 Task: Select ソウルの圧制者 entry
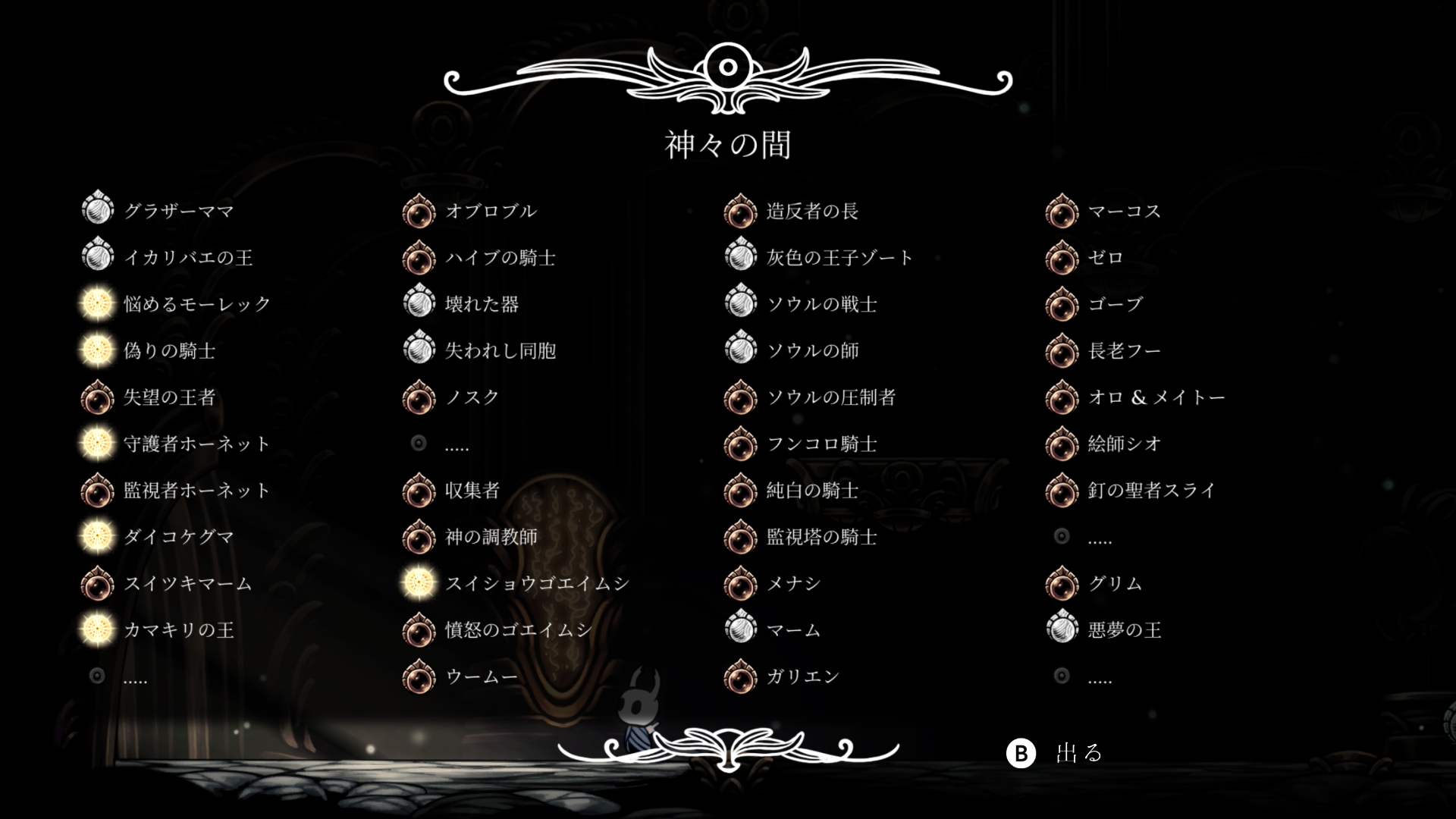(831, 397)
